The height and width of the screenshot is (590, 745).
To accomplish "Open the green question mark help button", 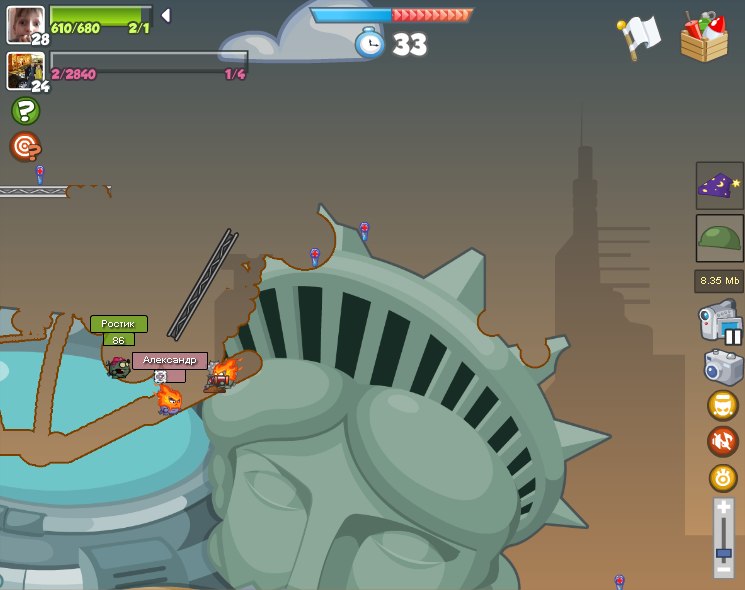I will (x=25, y=111).
